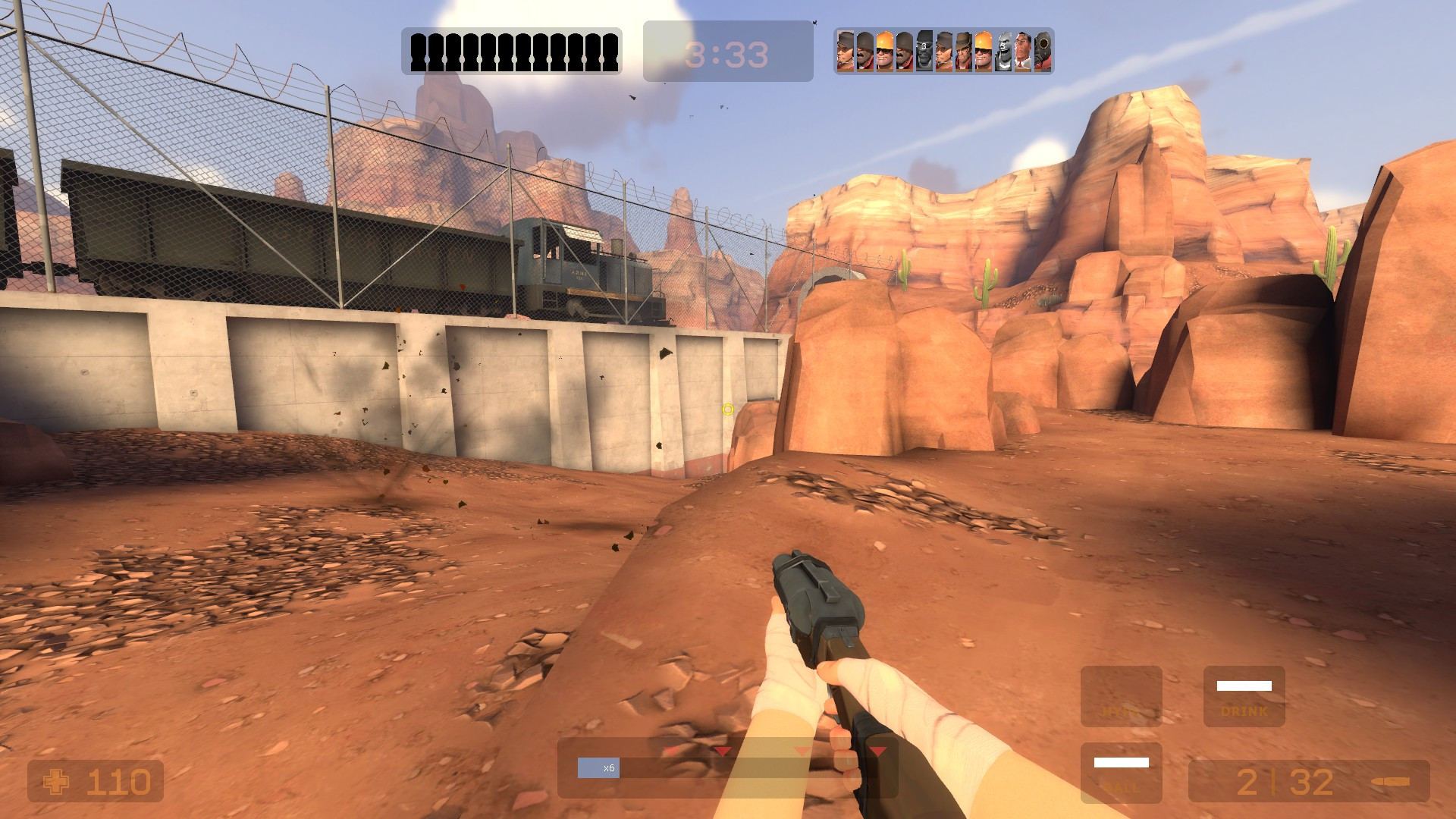Select the Sniper portrait wearing the slouch hat
1456x819 pixels.
point(964,51)
